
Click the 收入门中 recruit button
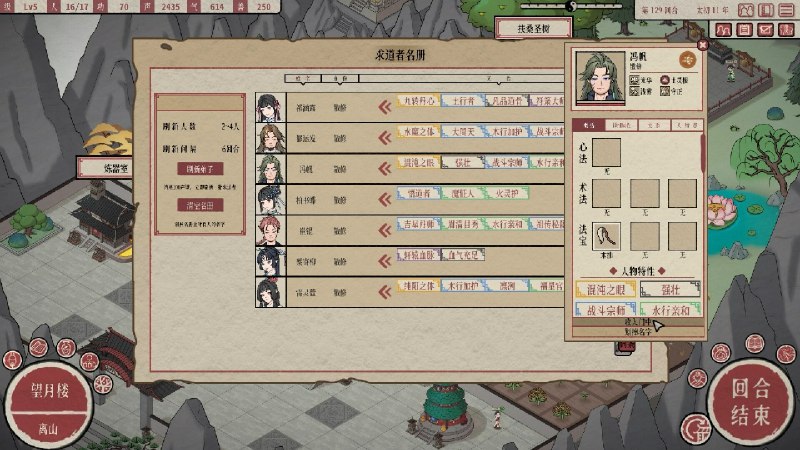(637, 322)
